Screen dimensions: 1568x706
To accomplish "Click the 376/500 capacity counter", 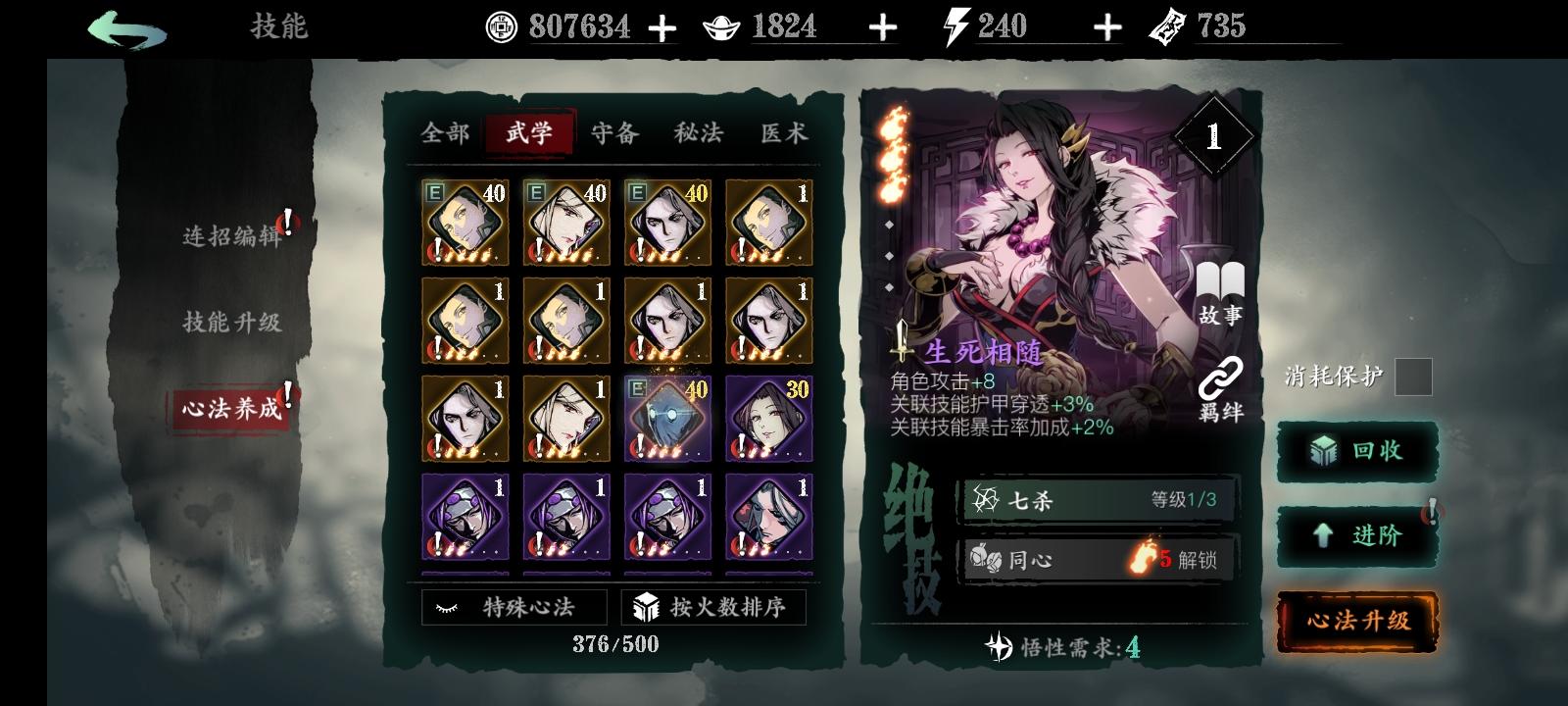I will (615, 644).
